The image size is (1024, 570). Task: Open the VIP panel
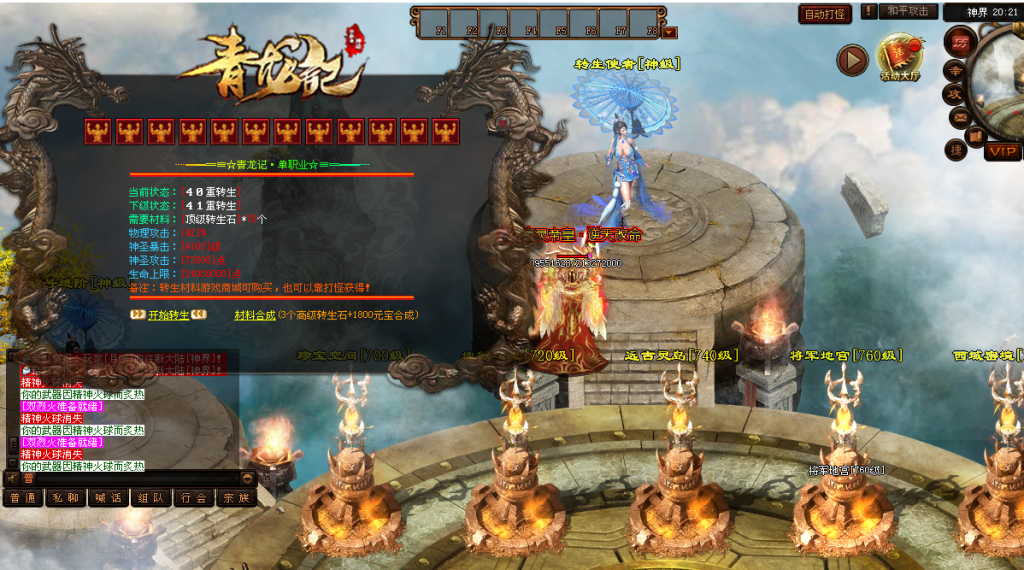pos(1002,151)
